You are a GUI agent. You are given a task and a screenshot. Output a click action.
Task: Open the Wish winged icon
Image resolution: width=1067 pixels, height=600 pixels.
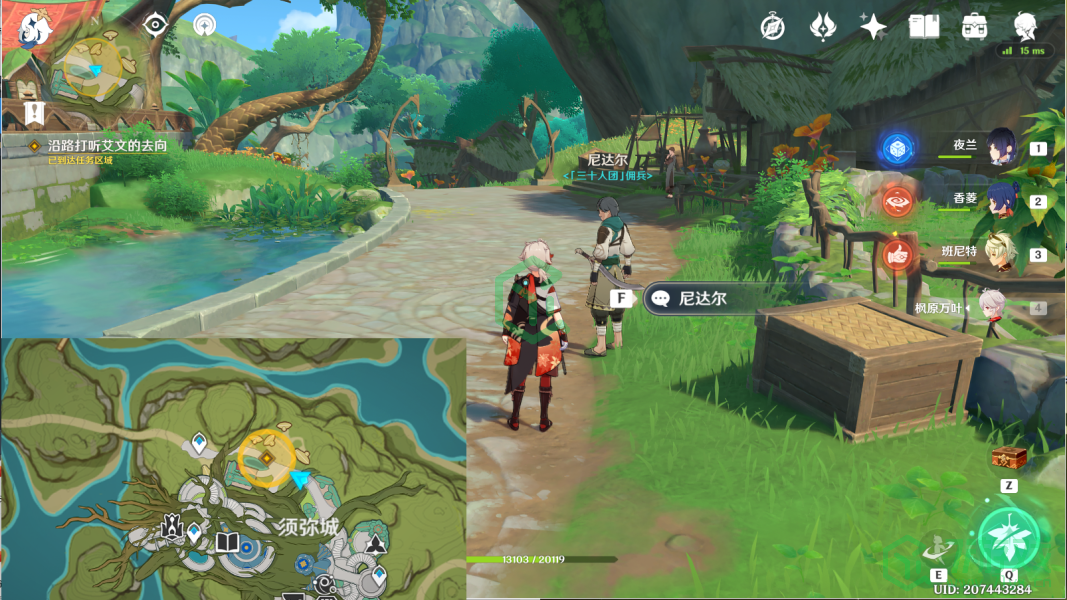[x=823, y=27]
